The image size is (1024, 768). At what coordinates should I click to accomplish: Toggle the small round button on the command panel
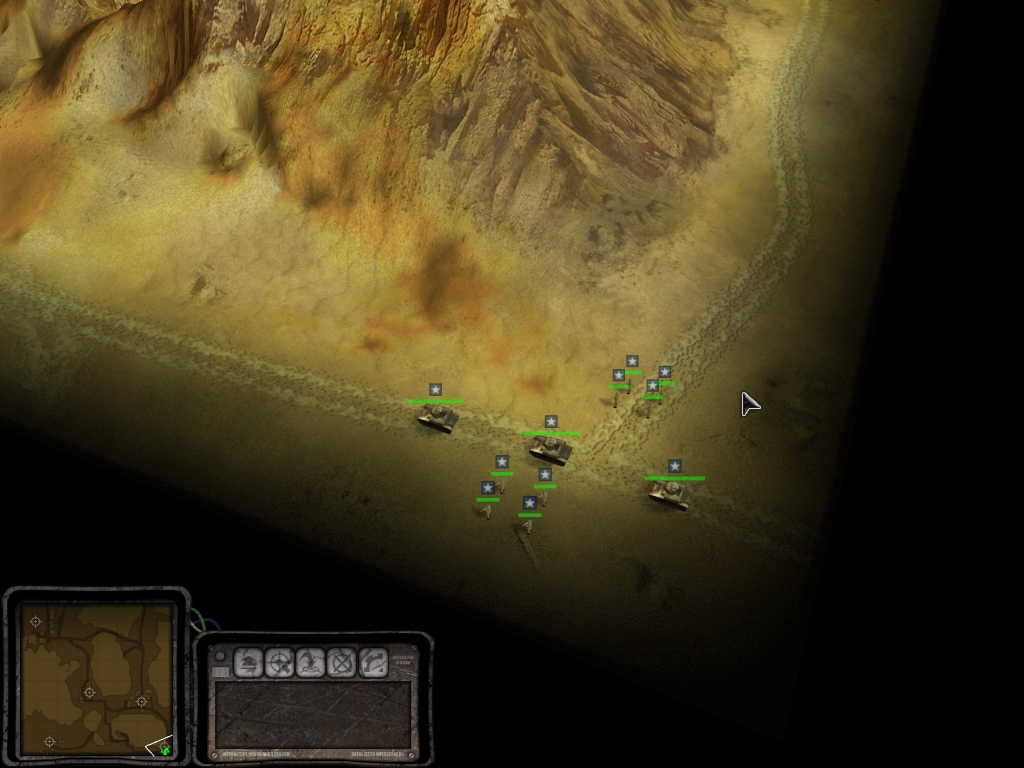(220, 656)
